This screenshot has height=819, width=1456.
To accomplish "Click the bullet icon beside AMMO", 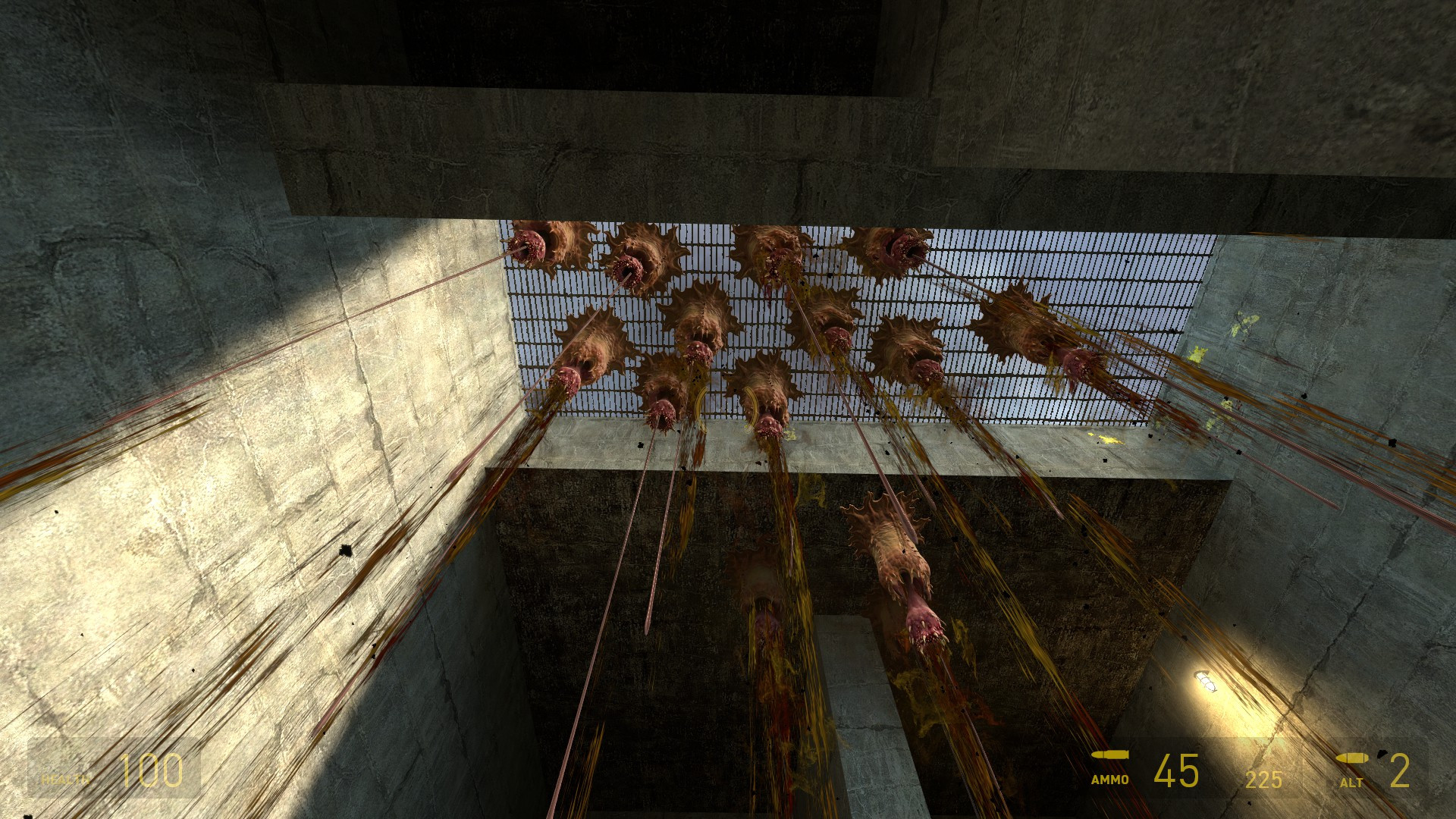I will tap(1109, 755).
